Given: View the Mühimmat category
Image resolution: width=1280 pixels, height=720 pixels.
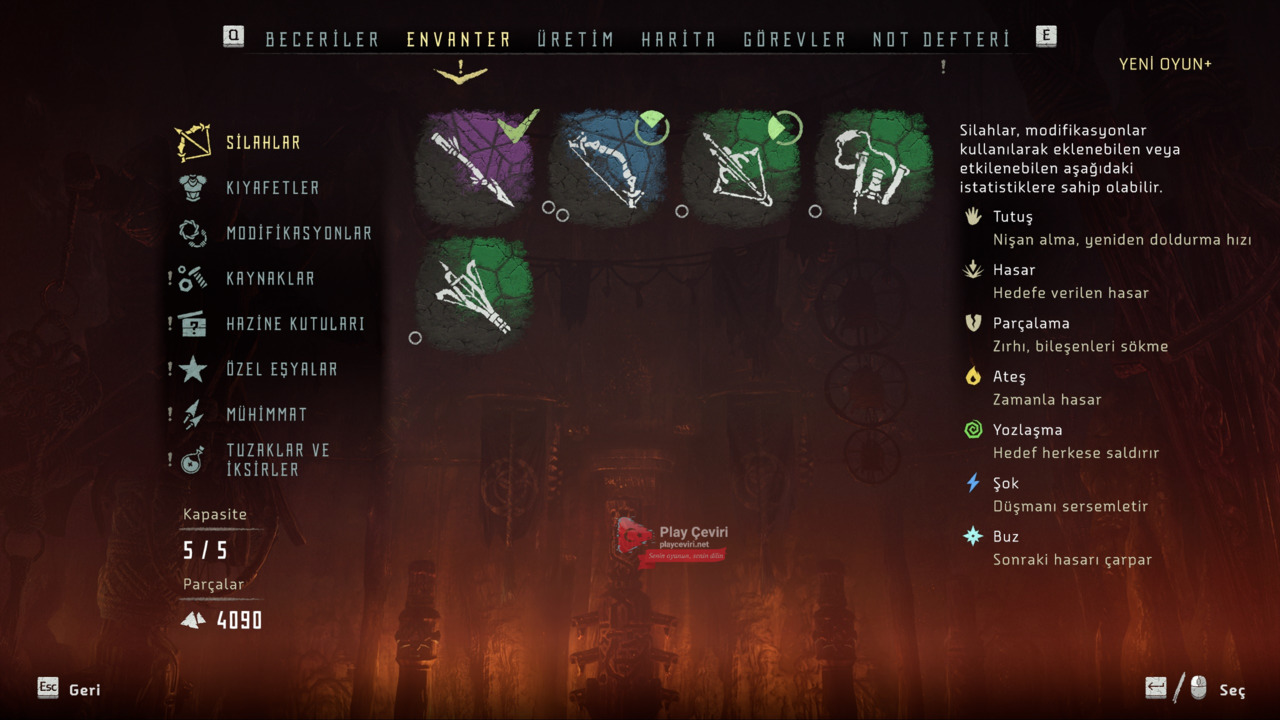Looking at the screenshot, I should (x=266, y=414).
